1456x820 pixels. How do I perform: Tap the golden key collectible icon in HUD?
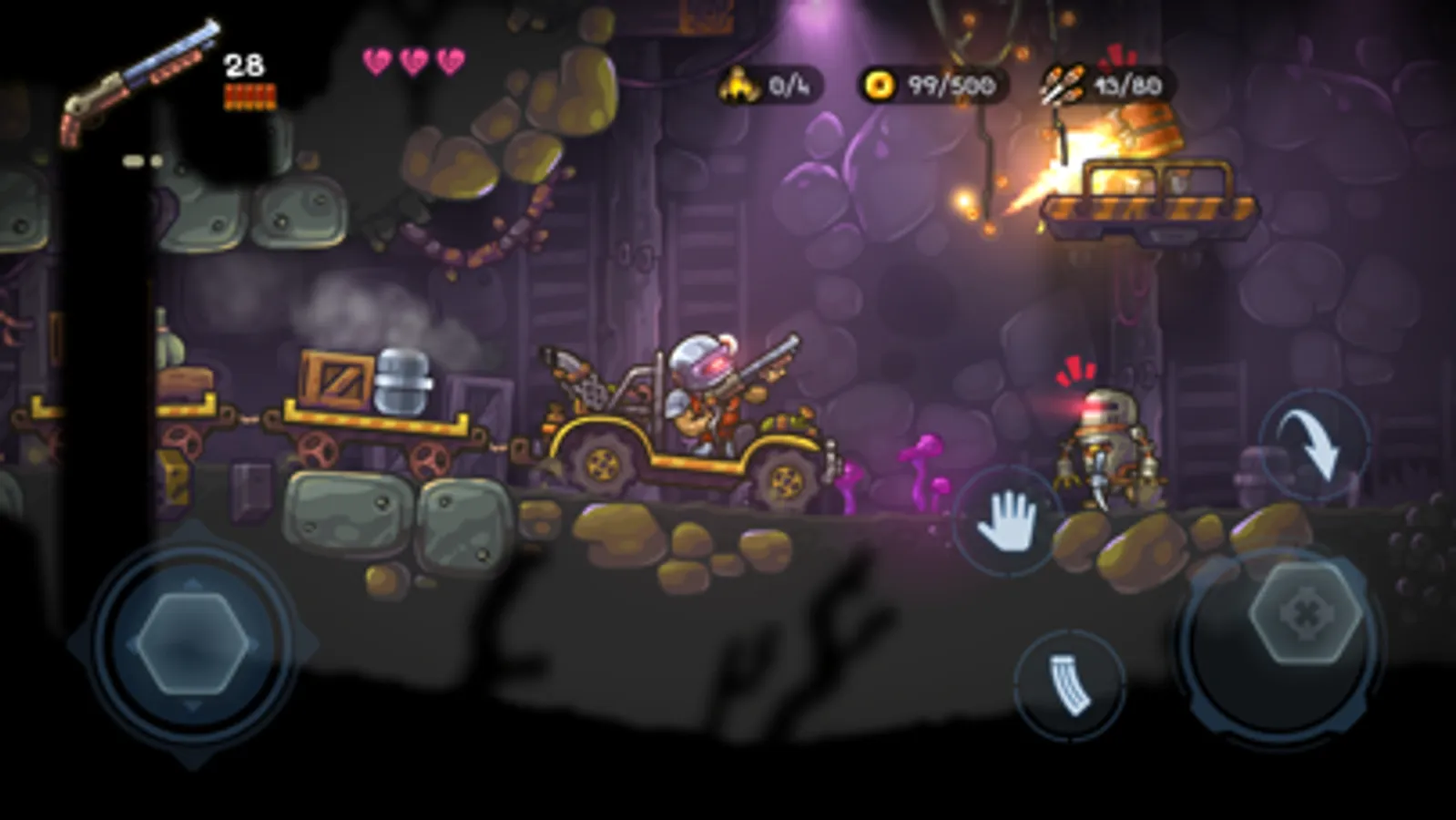click(x=738, y=82)
